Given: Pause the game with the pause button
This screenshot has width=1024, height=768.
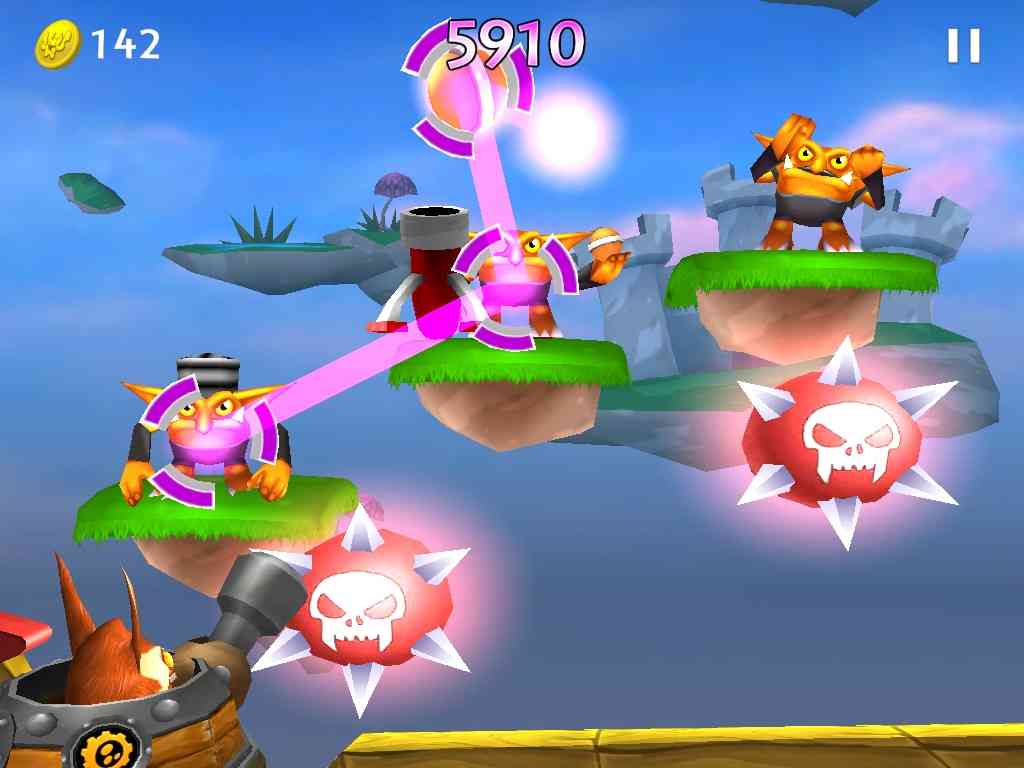Looking at the screenshot, I should point(963,45).
